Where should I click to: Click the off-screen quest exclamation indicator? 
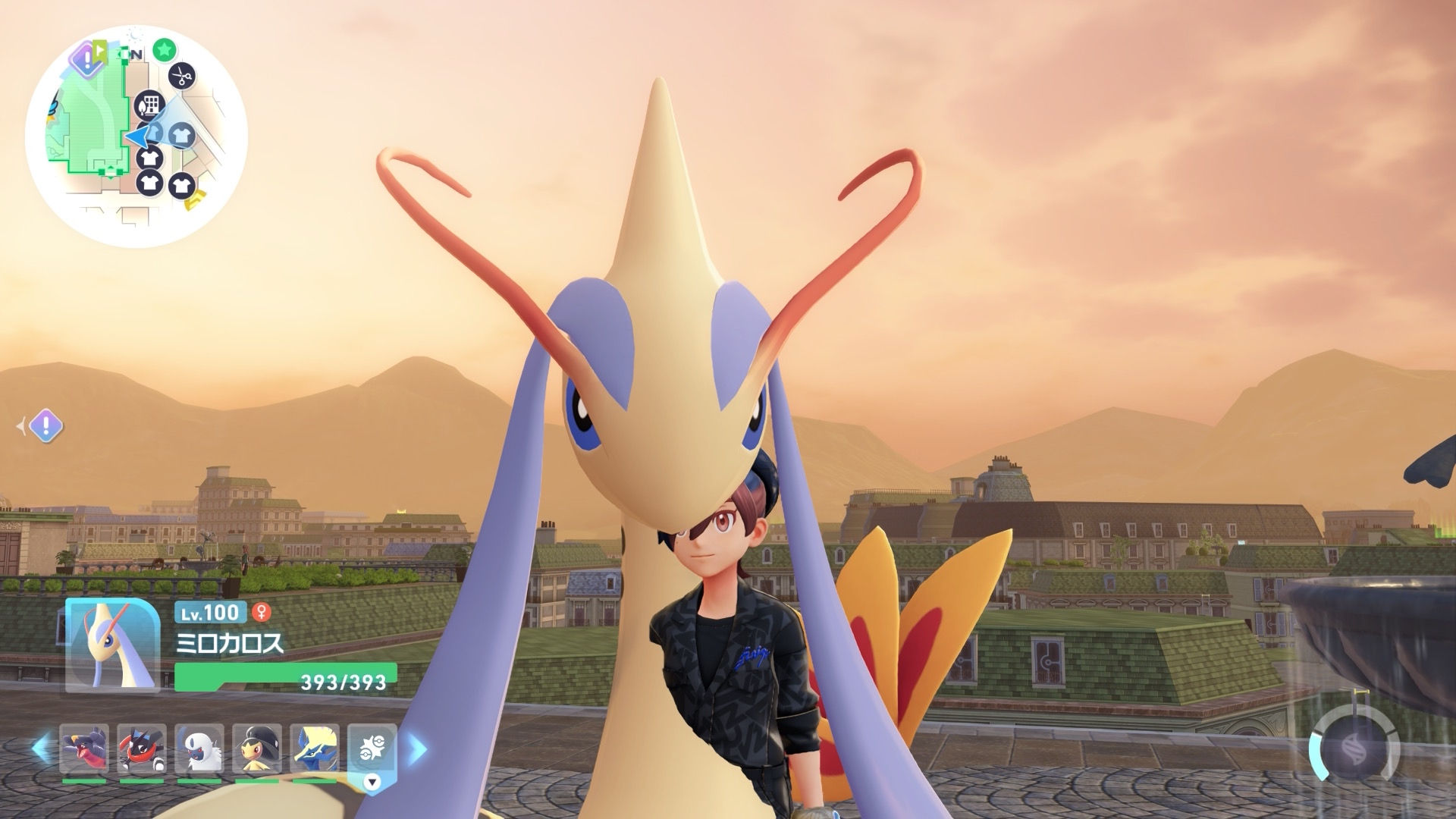pyautogui.click(x=45, y=426)
